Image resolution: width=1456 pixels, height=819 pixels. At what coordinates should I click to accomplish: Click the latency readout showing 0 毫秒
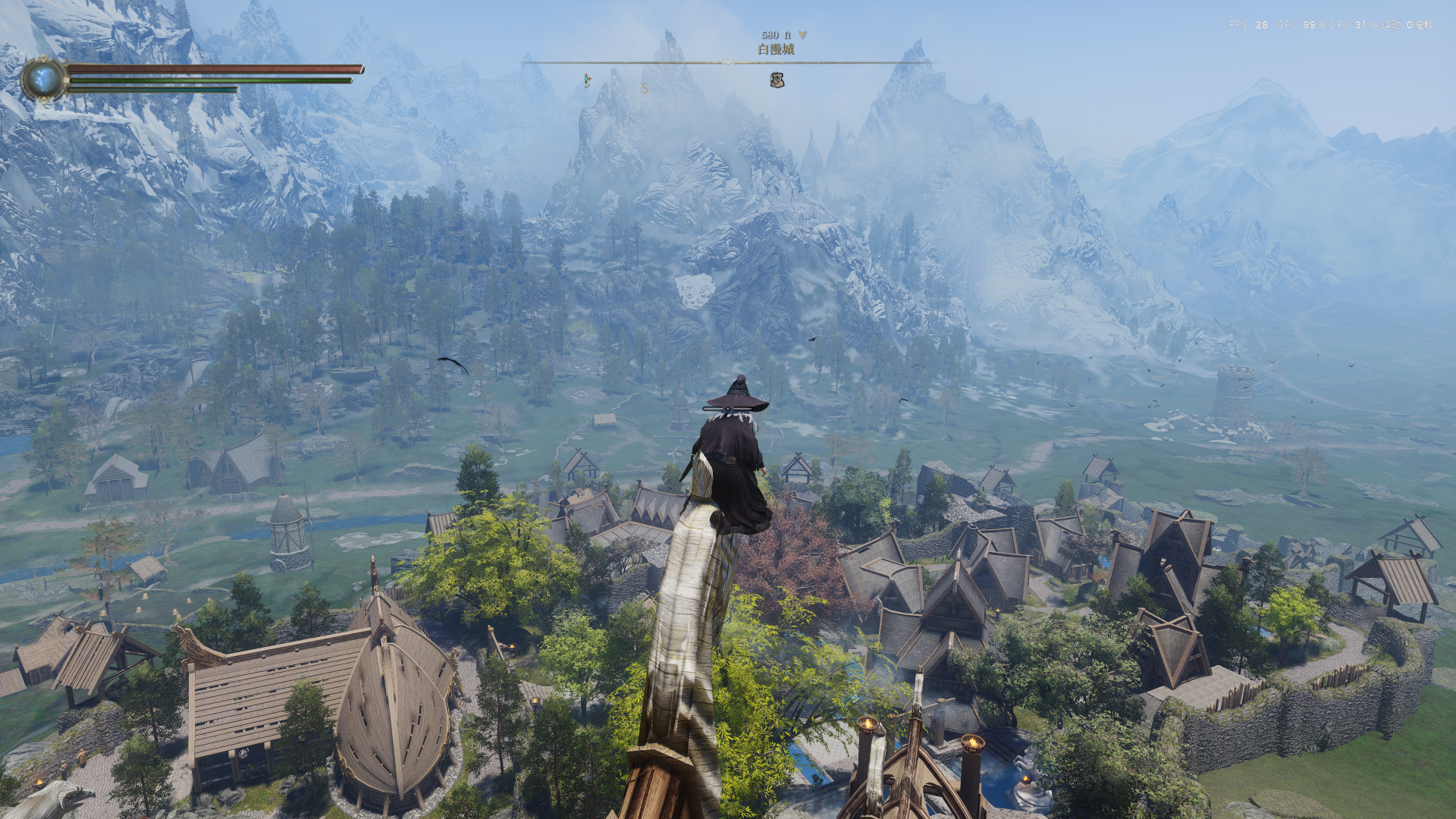click(x=1408, y=24)
